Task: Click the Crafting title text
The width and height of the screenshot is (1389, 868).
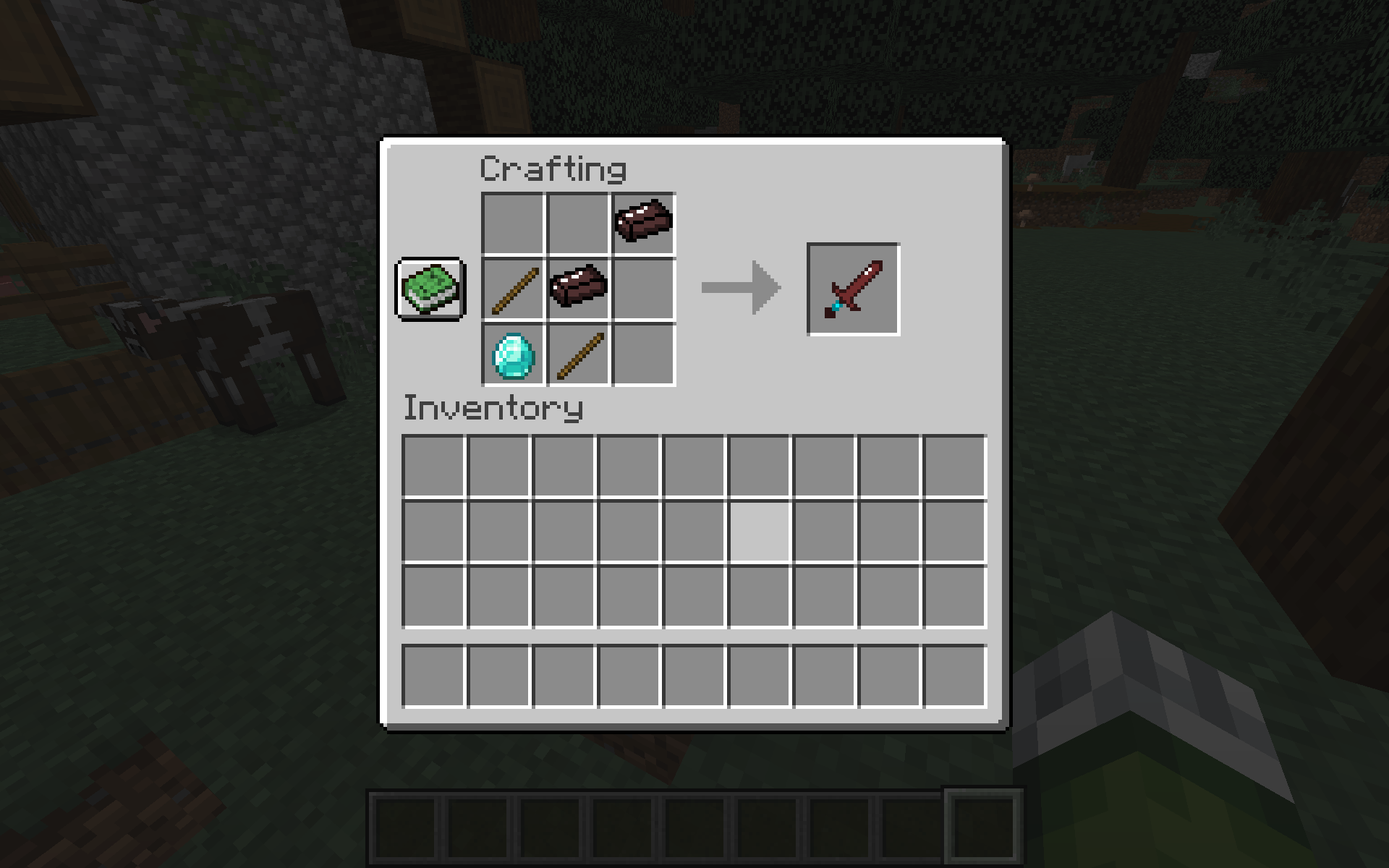Action: 553,169
